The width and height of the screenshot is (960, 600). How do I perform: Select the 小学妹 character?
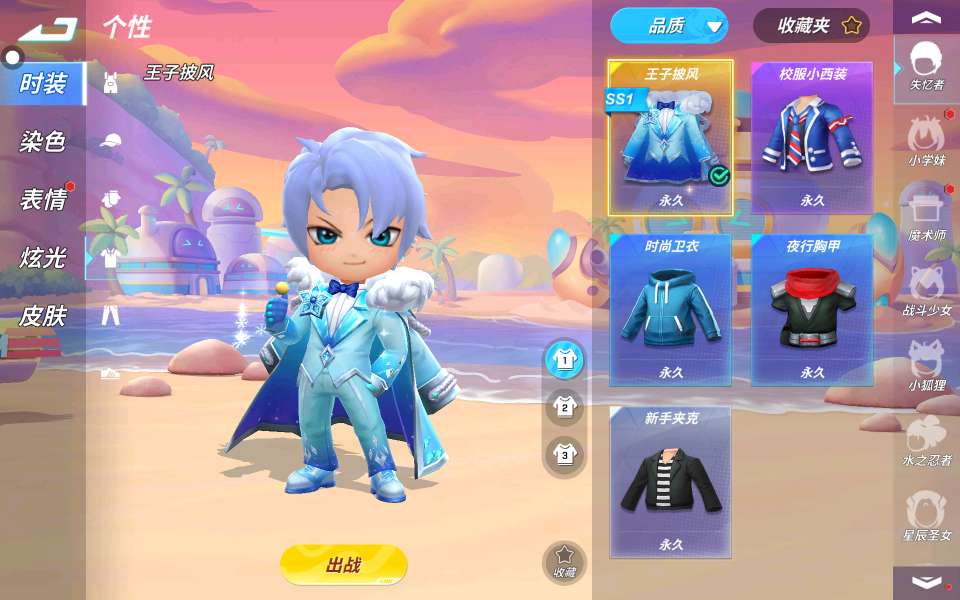[927, 139]
